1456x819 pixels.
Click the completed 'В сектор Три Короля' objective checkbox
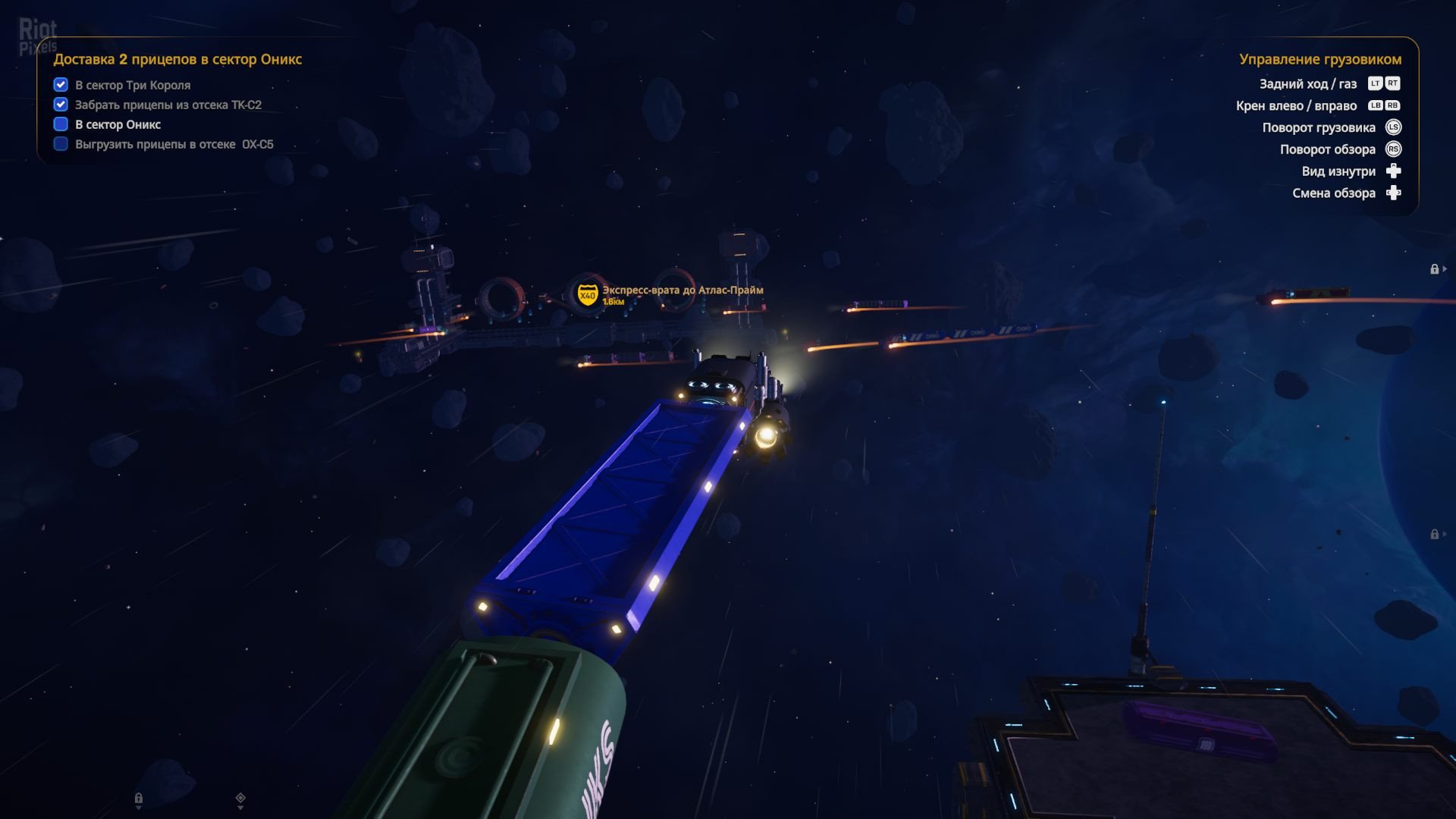coord(61,85)
